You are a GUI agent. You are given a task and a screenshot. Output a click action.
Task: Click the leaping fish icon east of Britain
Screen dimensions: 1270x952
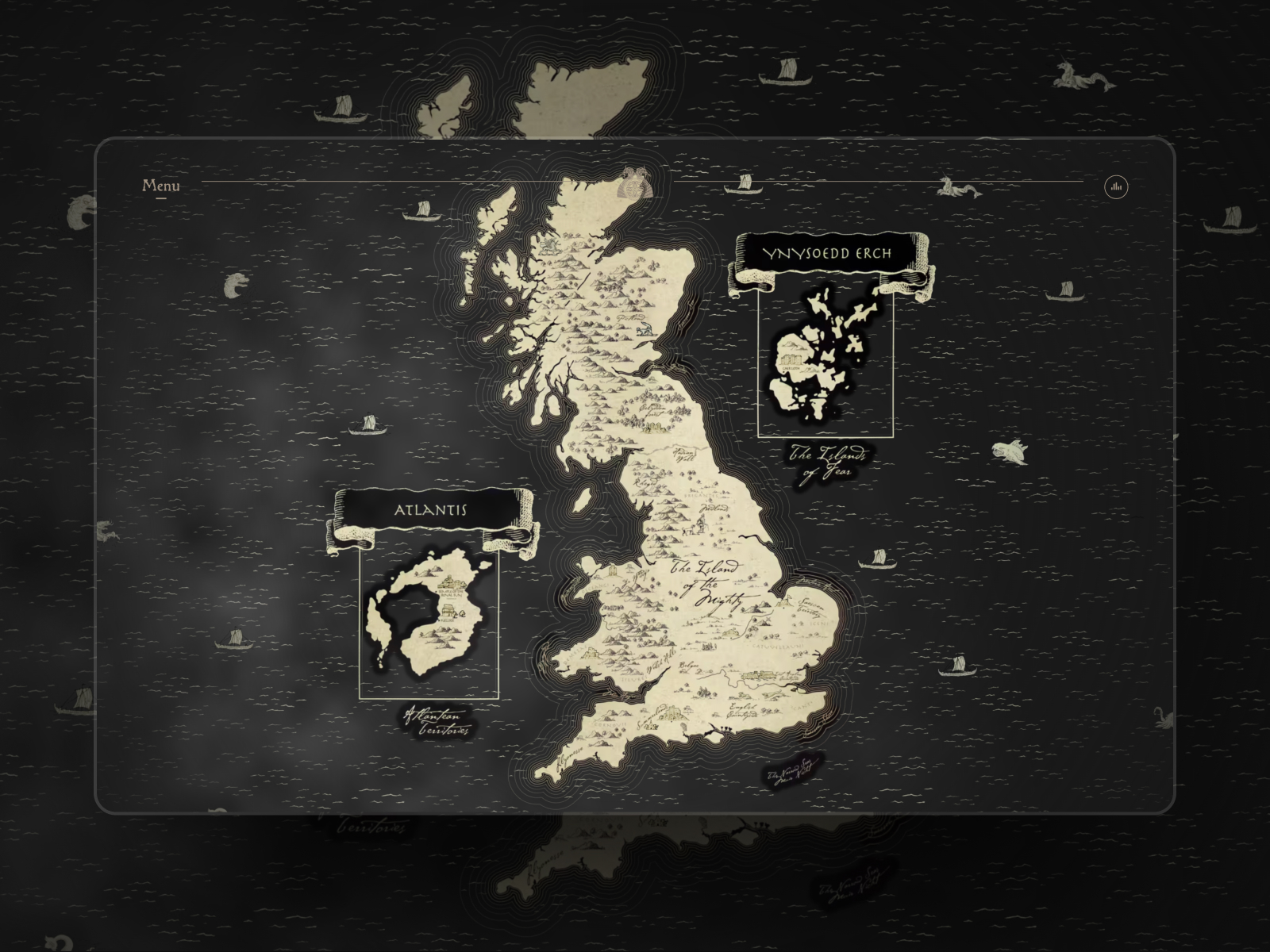pyautogui.click(x=1010, y=452)
